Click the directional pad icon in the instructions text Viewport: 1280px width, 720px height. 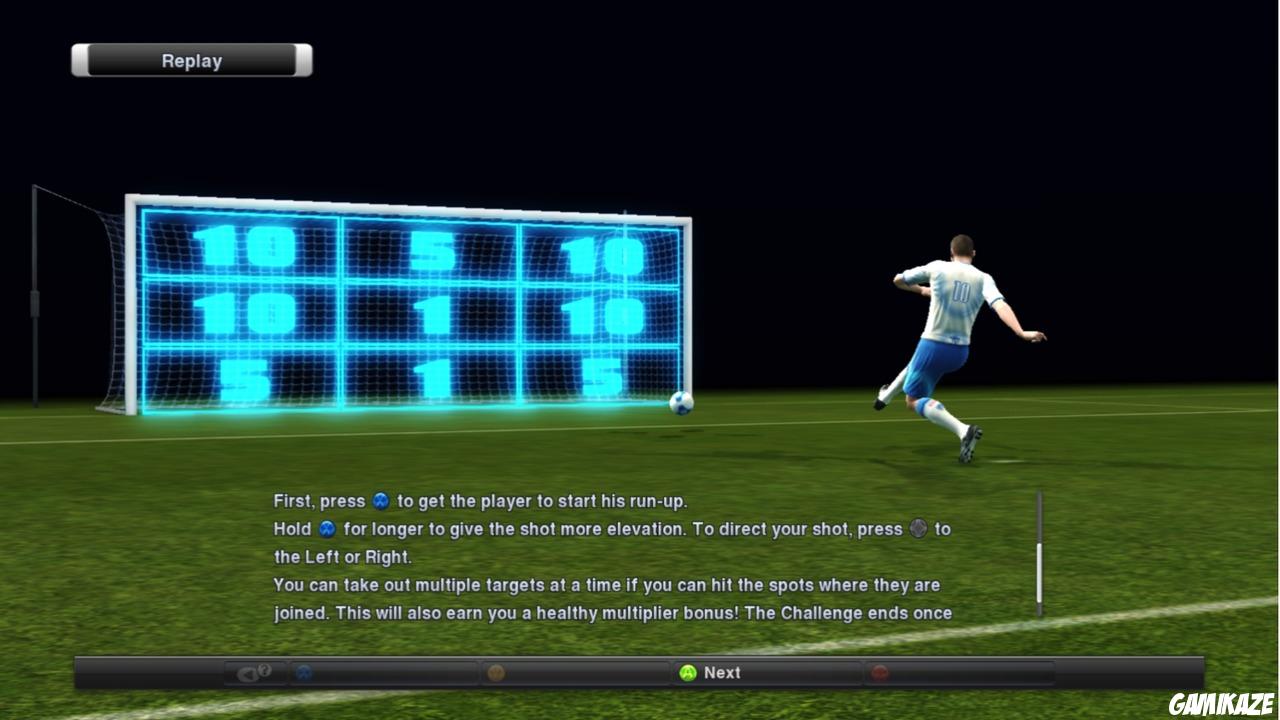(x=916, y=529)
